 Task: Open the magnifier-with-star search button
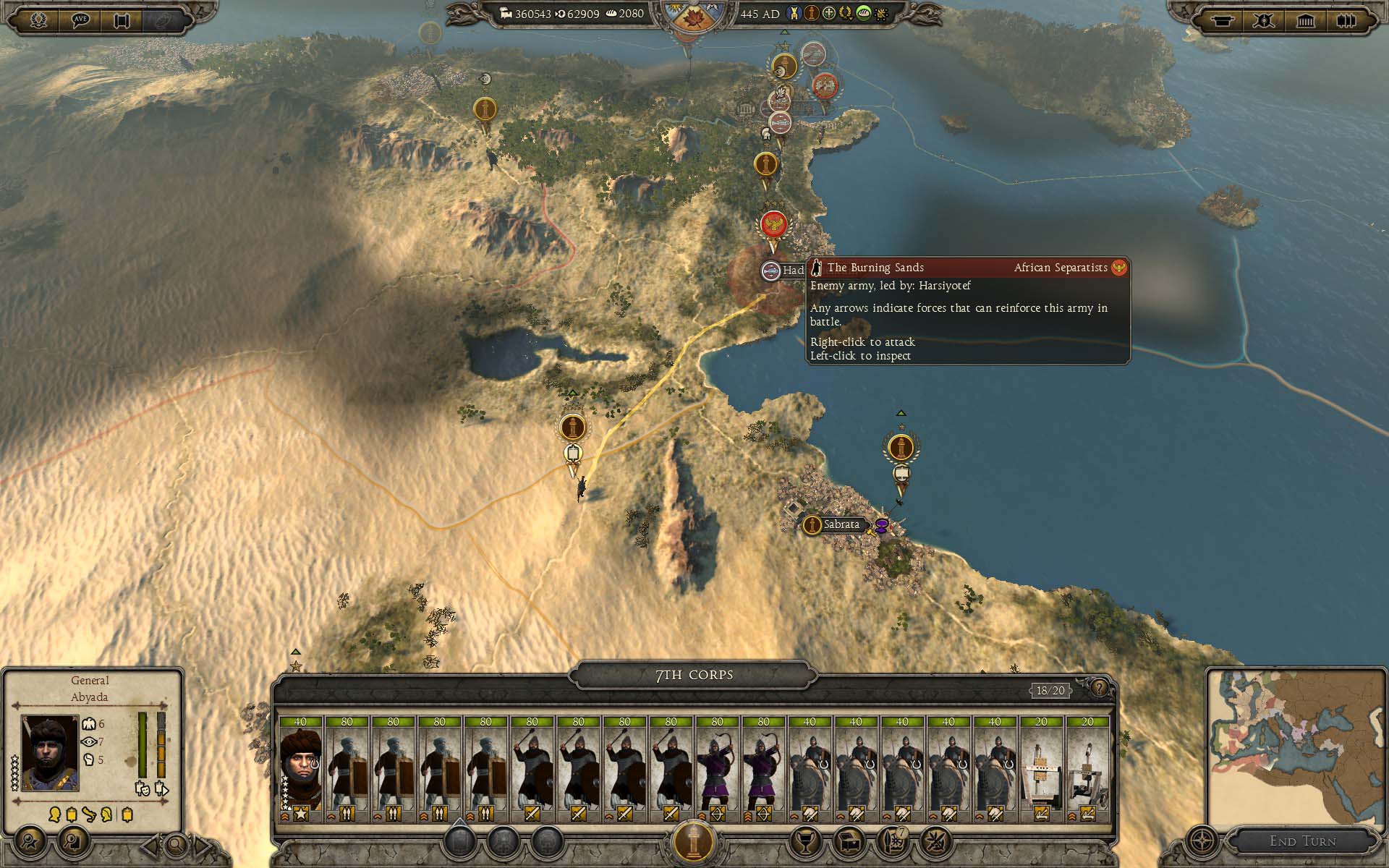point(31,842)
